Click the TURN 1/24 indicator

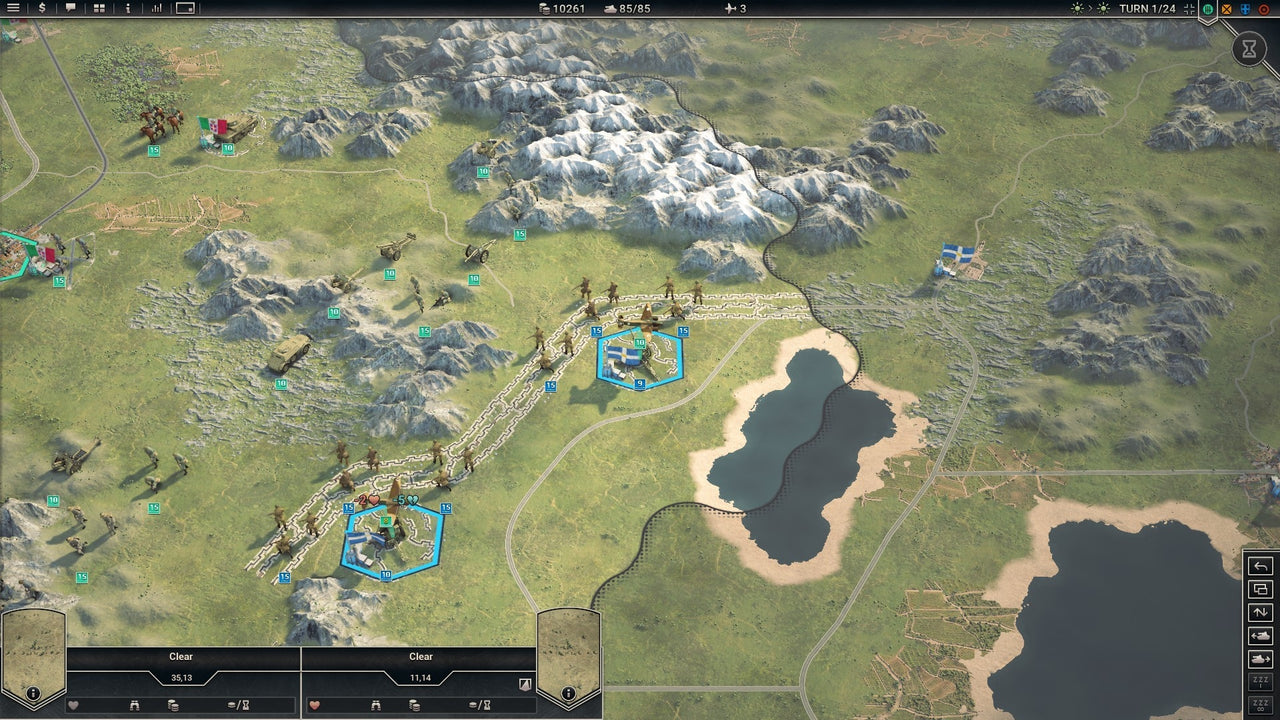click(x=1148, y=10)
